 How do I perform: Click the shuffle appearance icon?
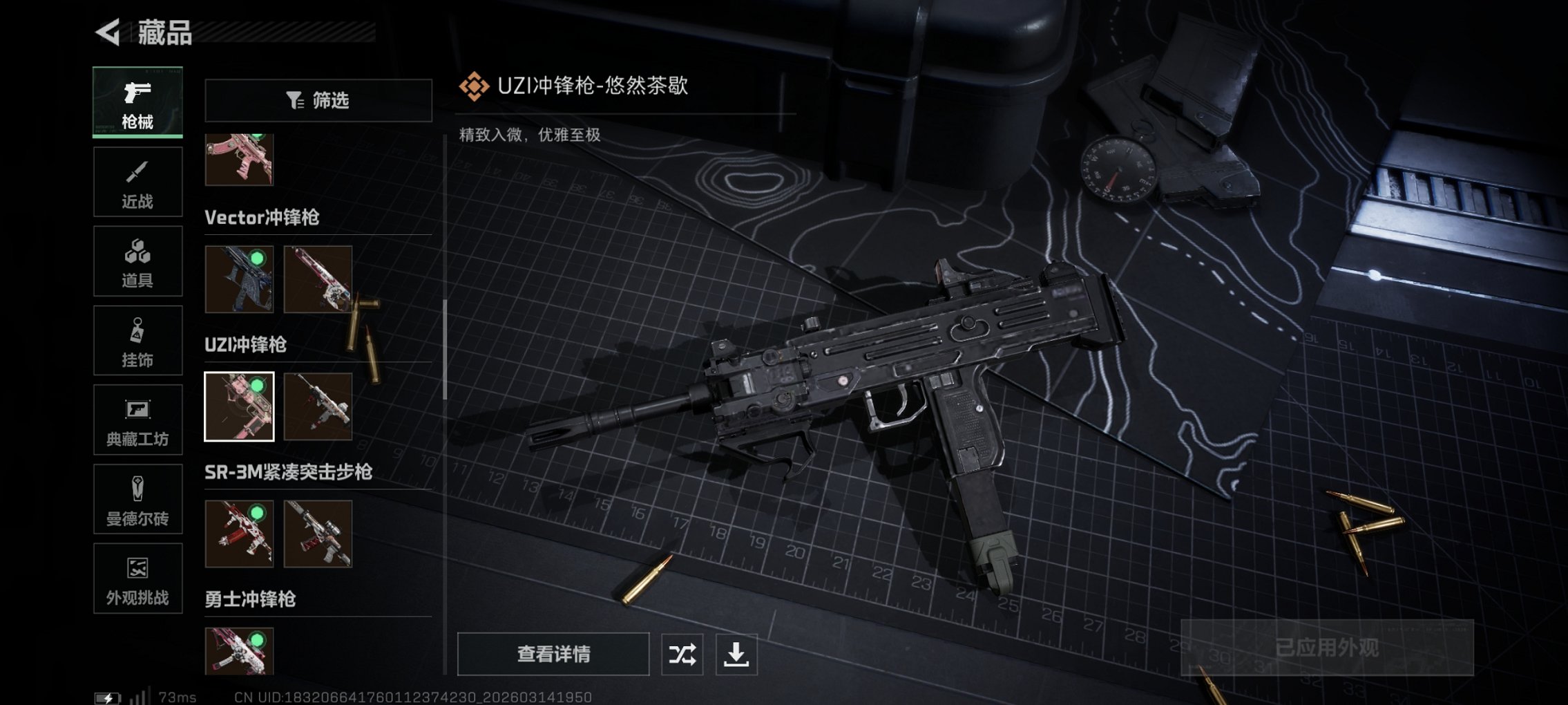(682, 652)
